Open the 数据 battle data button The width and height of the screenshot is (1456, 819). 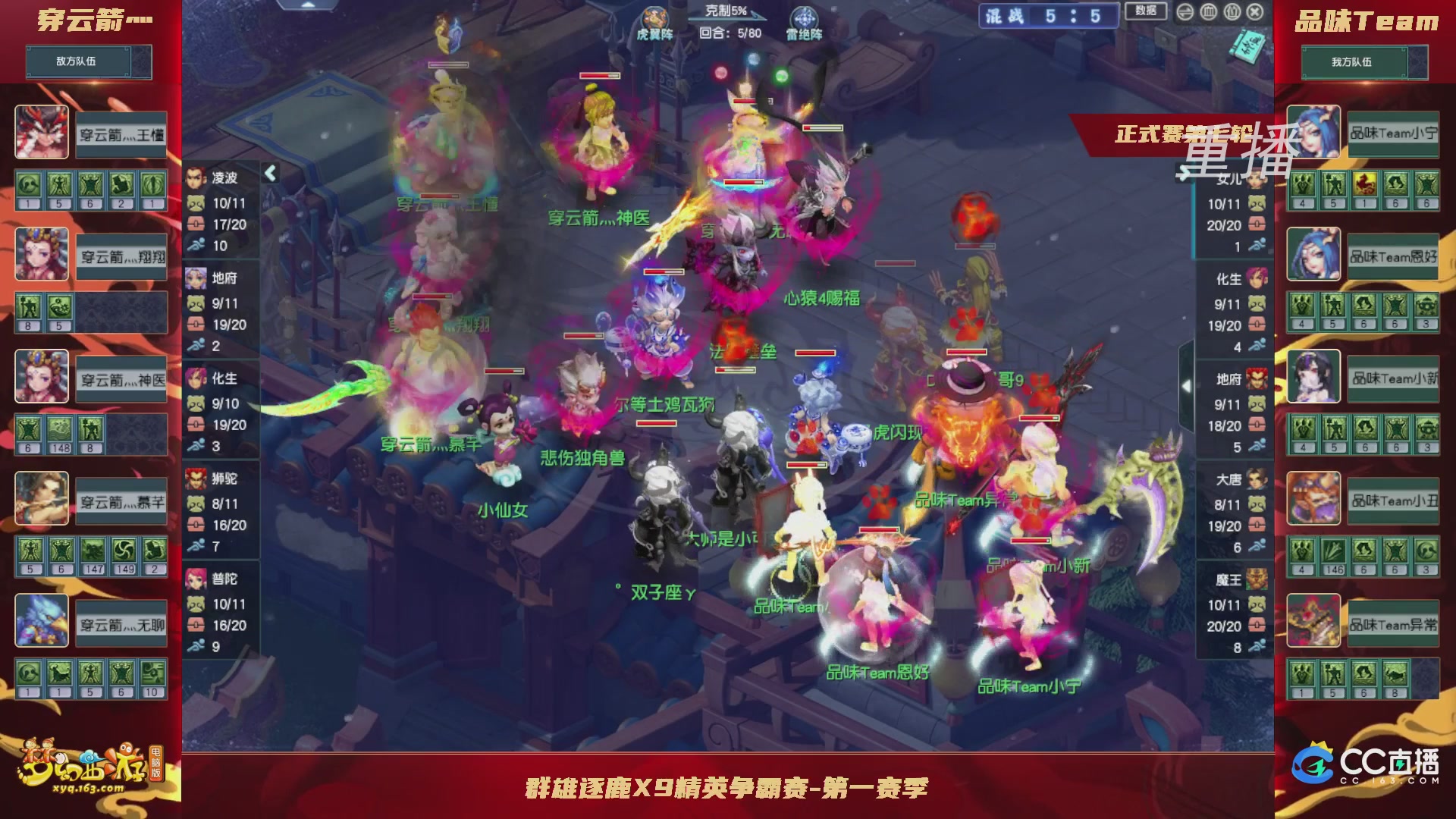click(x=1144, y=11)
